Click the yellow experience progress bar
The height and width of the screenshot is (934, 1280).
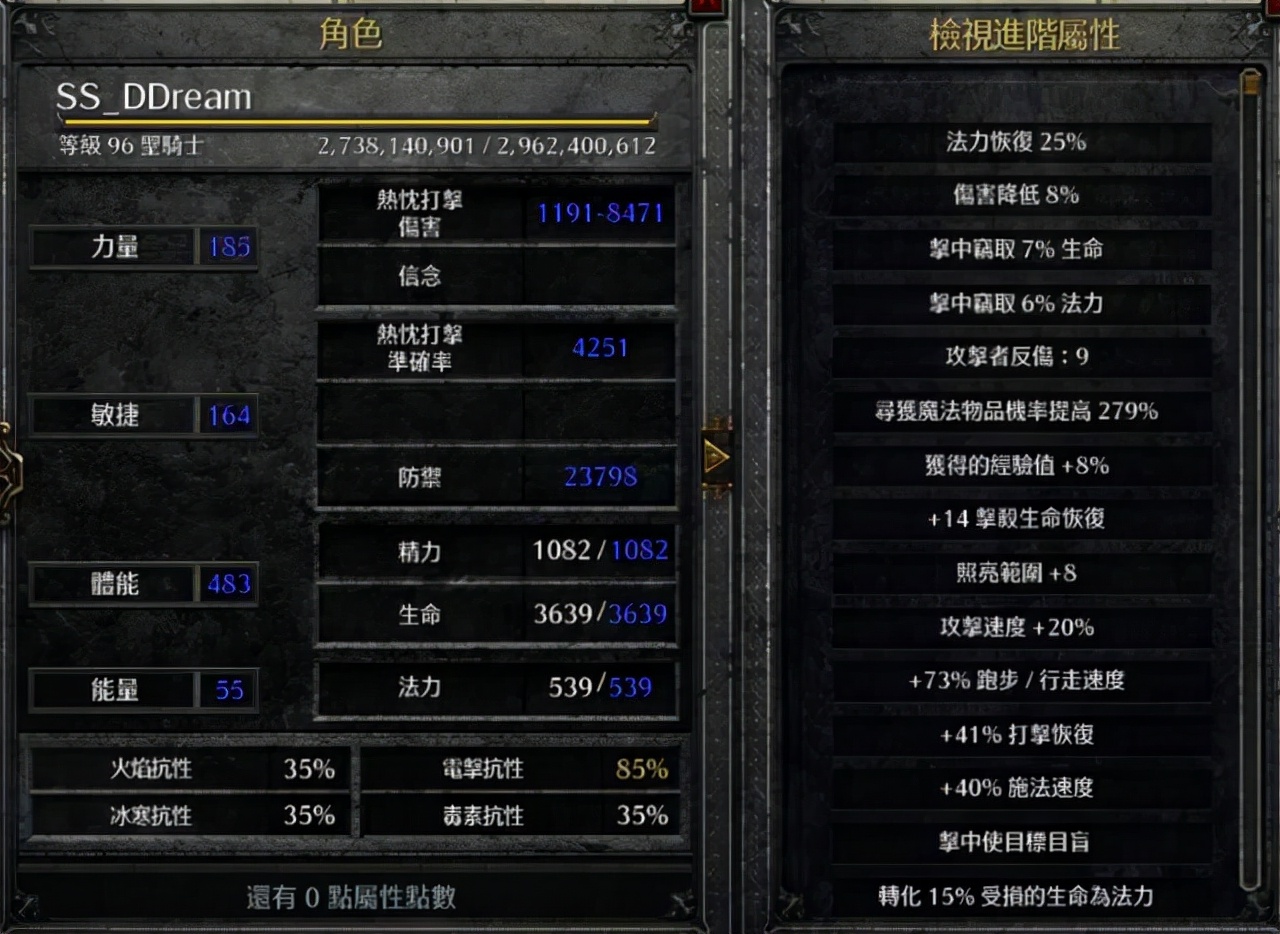pyautogui.click(x=360, y=120)
